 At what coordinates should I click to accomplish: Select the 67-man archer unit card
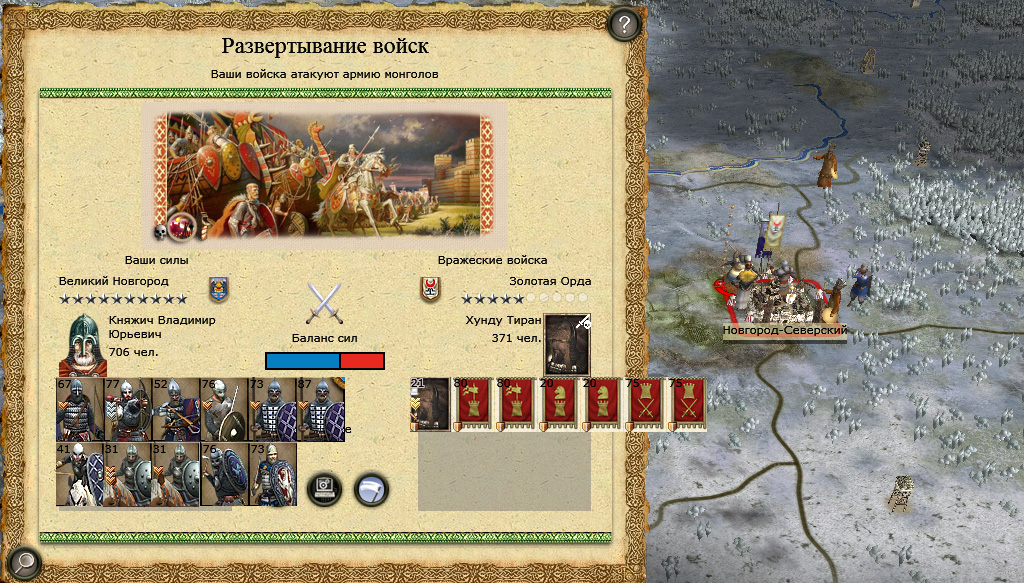80,409
